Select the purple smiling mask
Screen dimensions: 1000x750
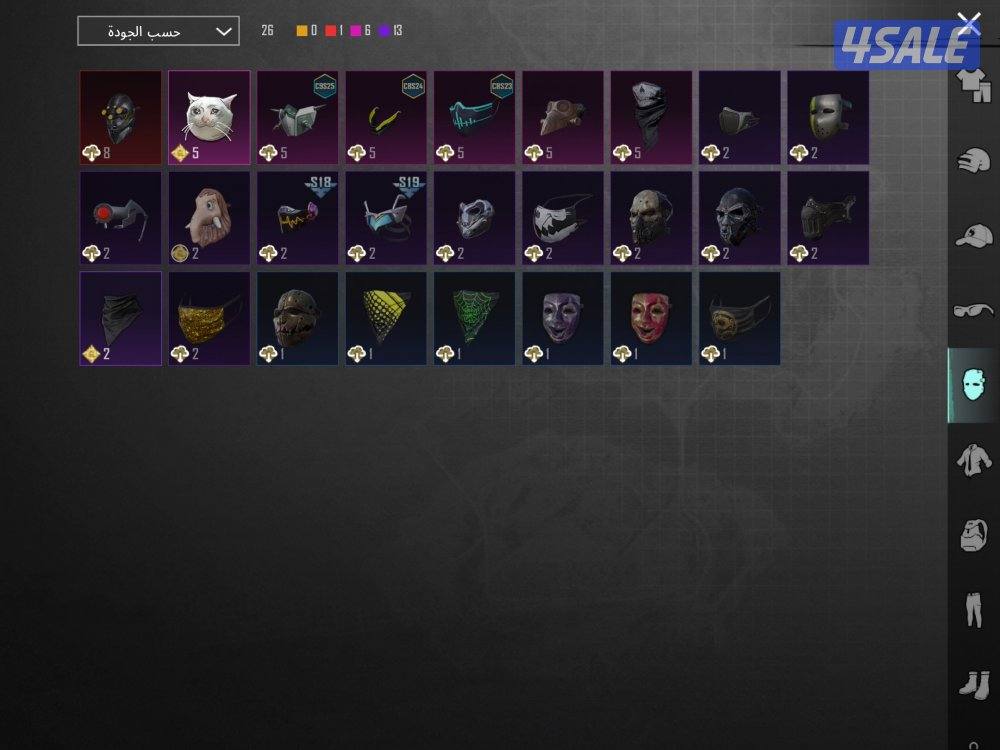pos(563,318)
